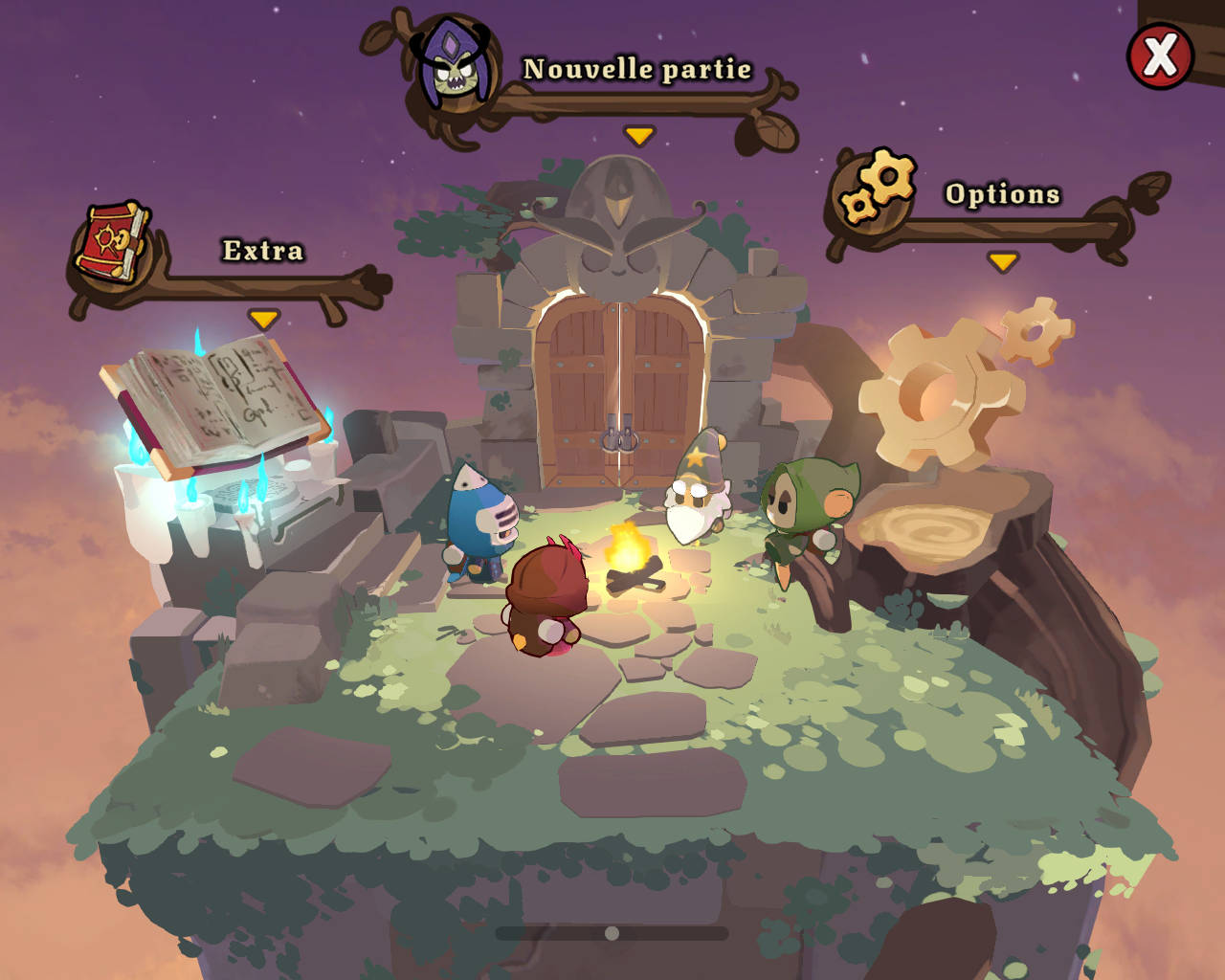Image resolution: width=1225 pixels, height=980 pixels.
Task: Start a Nouvelle partie
Action: click(636, 70)
